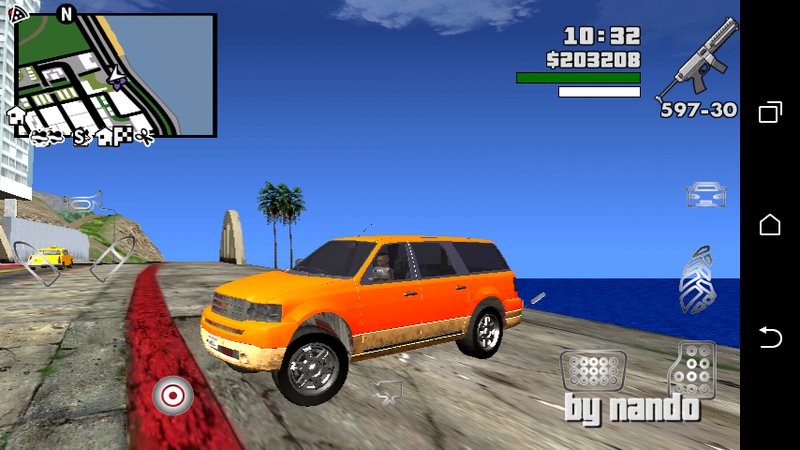The height and width of the screenshot is (450, 800).
Task: Hit the wide brake pedal
Action: 592,371
